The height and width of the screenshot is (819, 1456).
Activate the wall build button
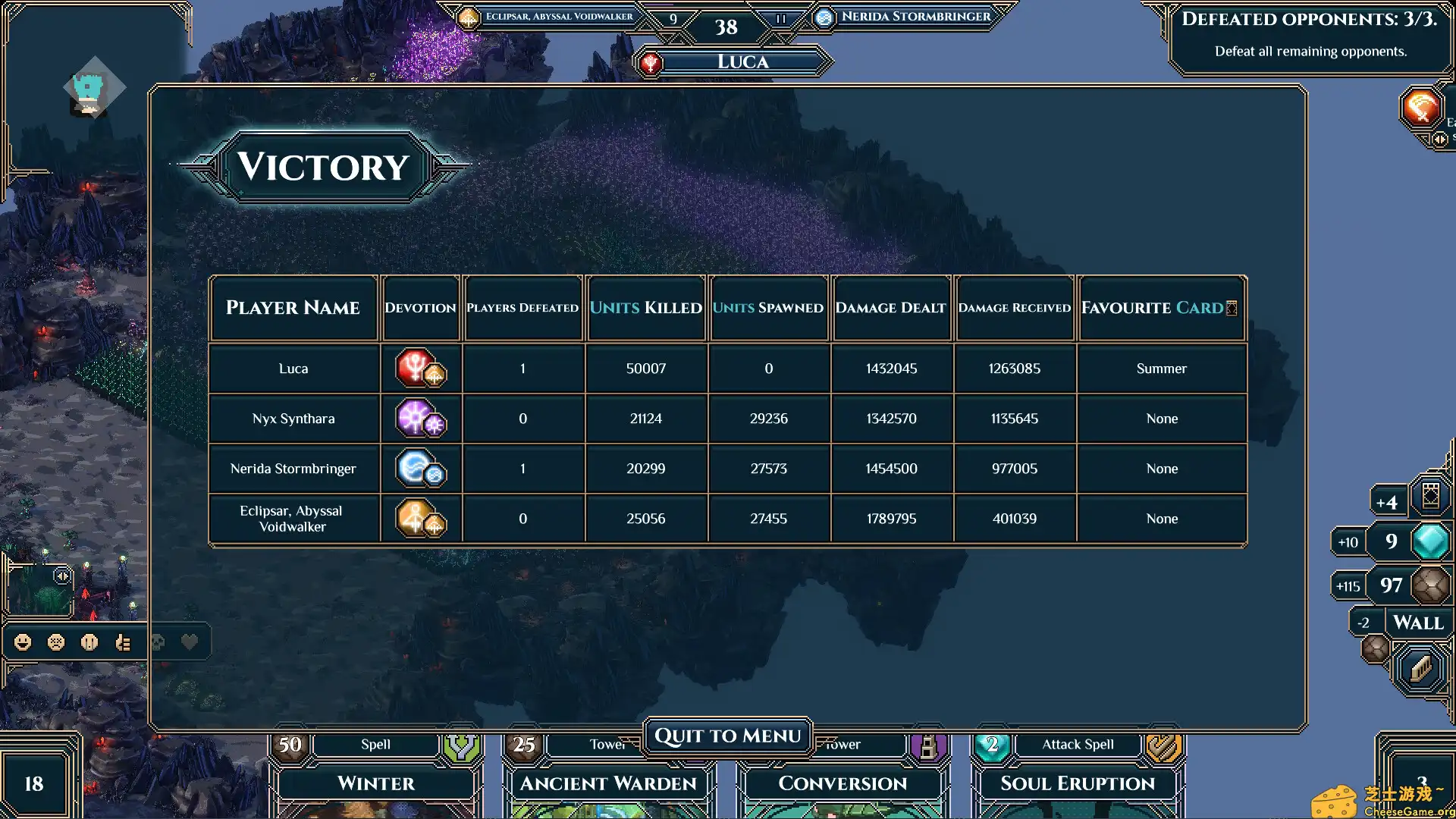[1420, 667]
